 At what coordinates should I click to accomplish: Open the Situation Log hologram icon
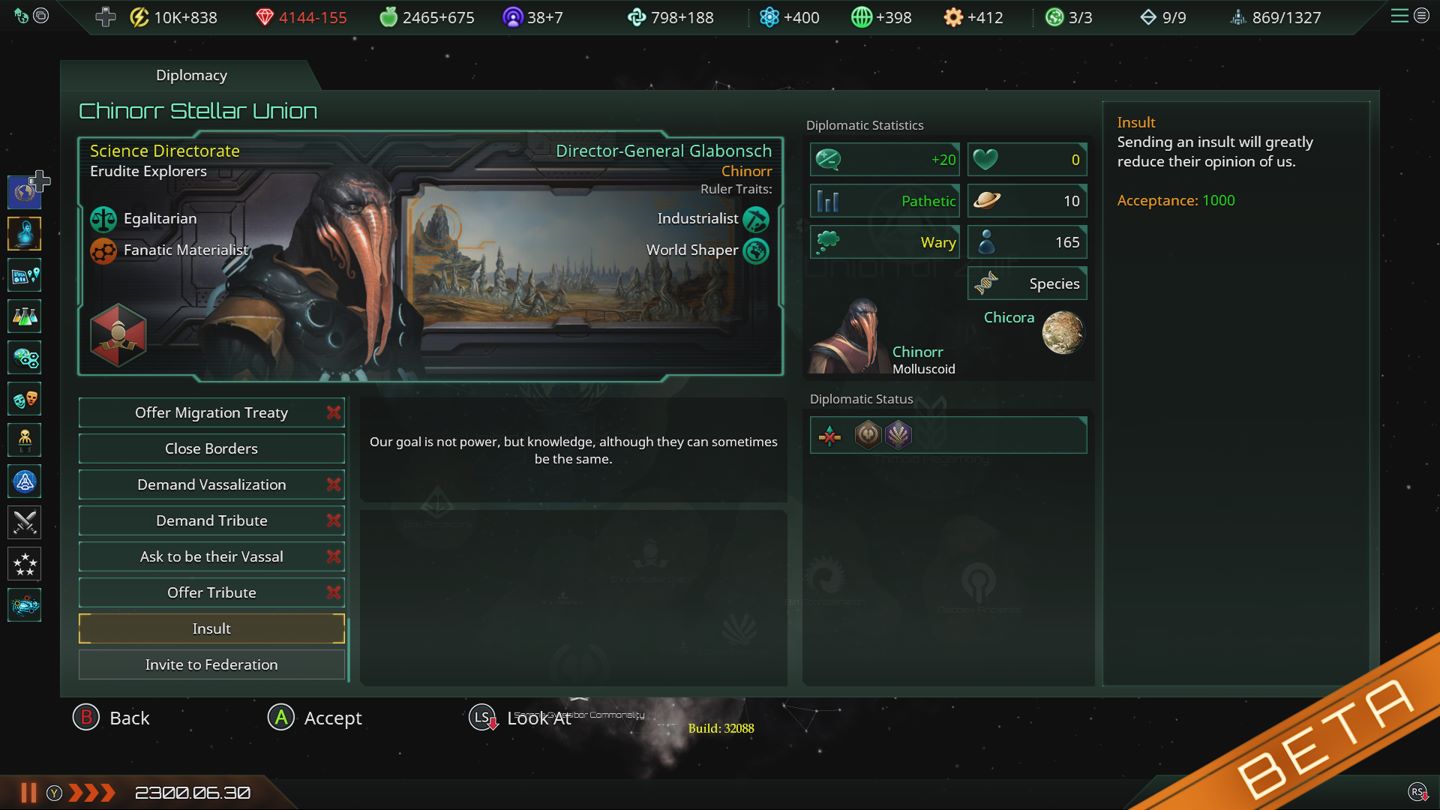tap(24, 233)
